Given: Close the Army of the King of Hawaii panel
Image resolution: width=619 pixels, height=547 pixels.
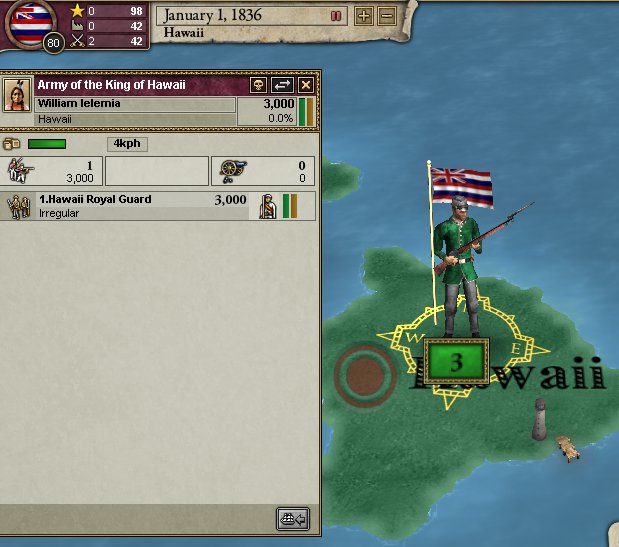Looking at the screenshot, I should [x=306, y=86].
